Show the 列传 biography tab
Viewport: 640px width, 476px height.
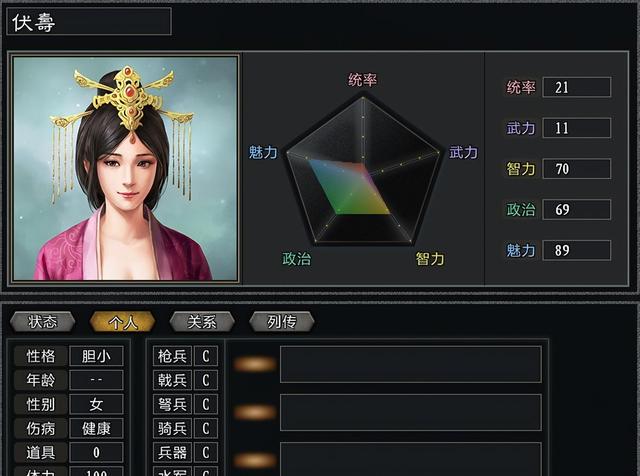[281, 322]
